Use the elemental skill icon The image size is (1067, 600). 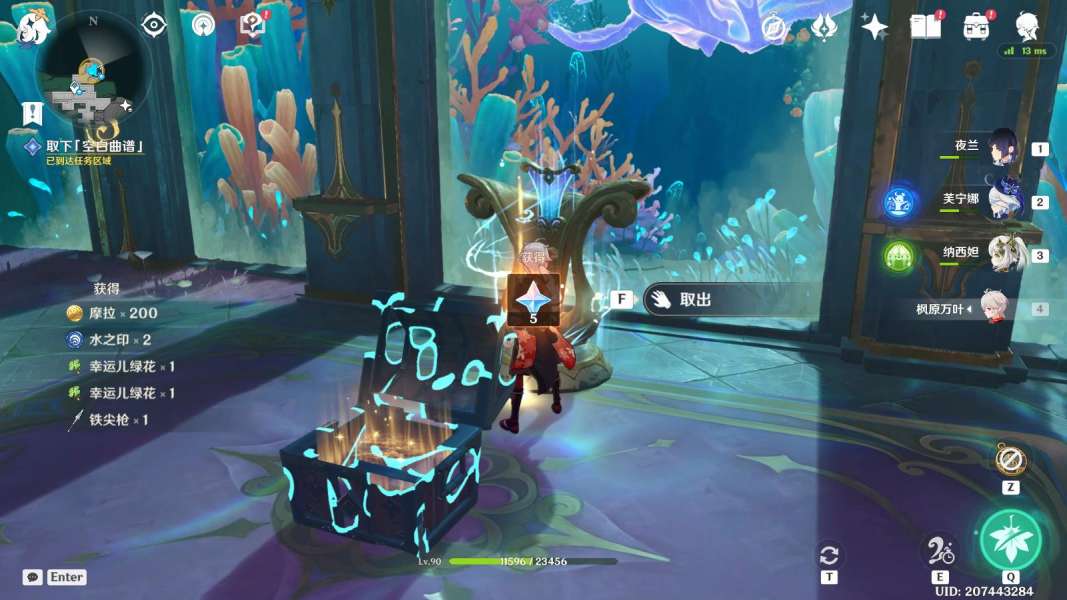(x=940, y=550)
